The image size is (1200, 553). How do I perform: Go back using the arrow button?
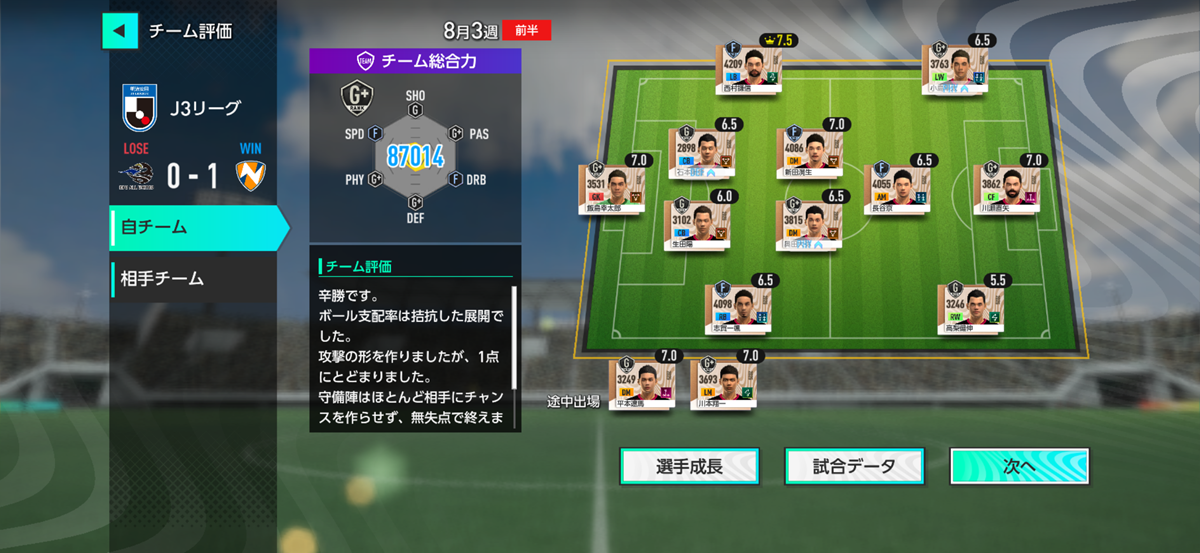pos(119,30)
